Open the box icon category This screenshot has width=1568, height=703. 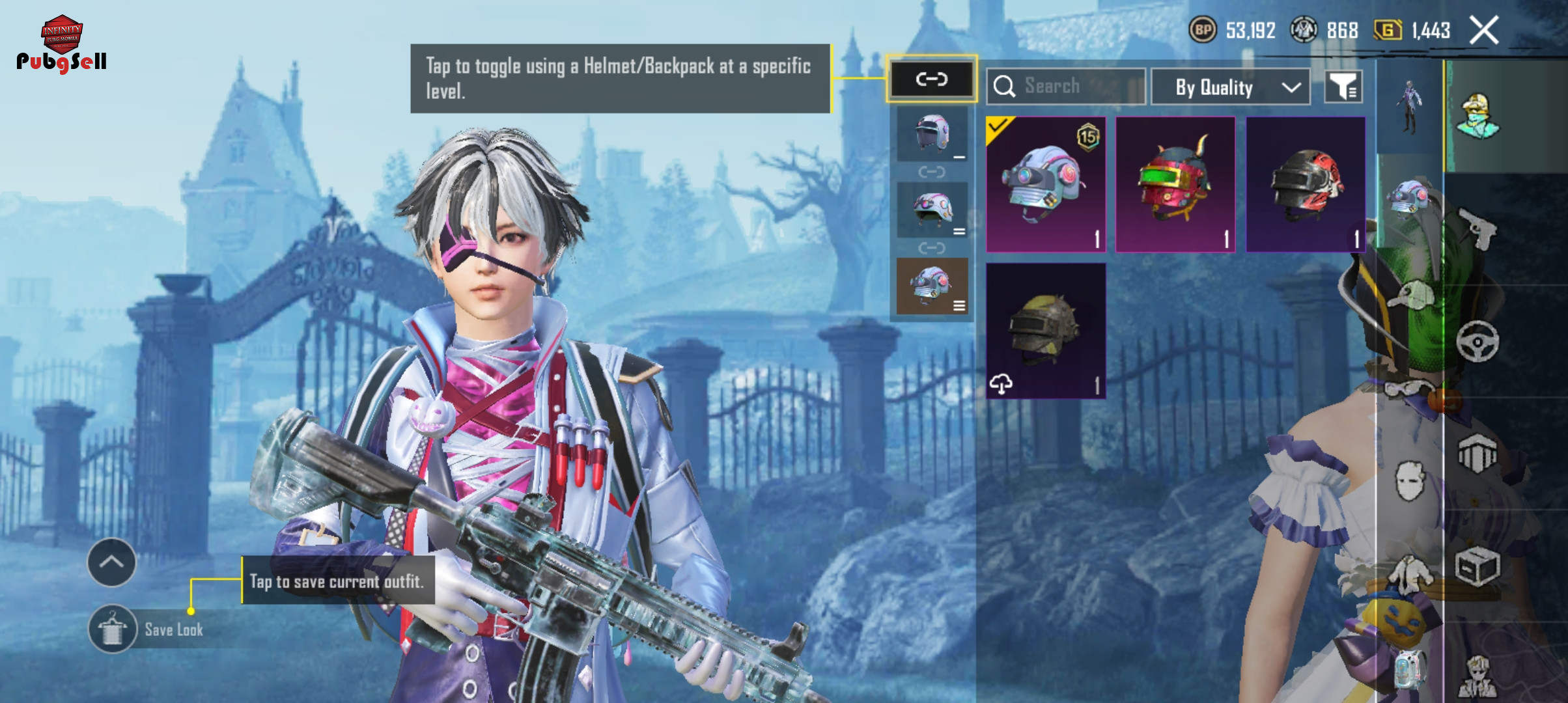1477,566
